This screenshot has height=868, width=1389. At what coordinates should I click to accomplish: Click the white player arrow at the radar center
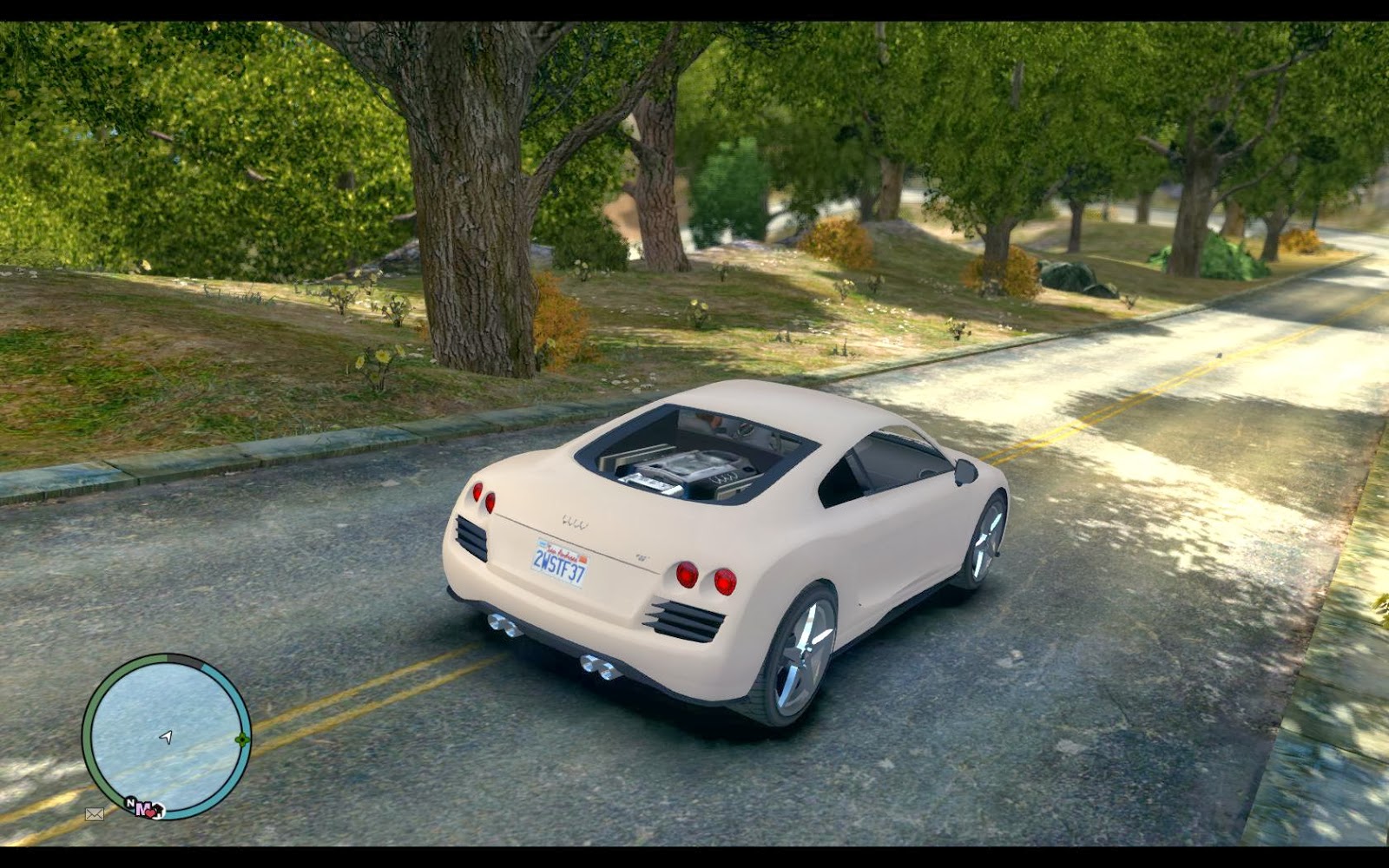click(166, 737)
